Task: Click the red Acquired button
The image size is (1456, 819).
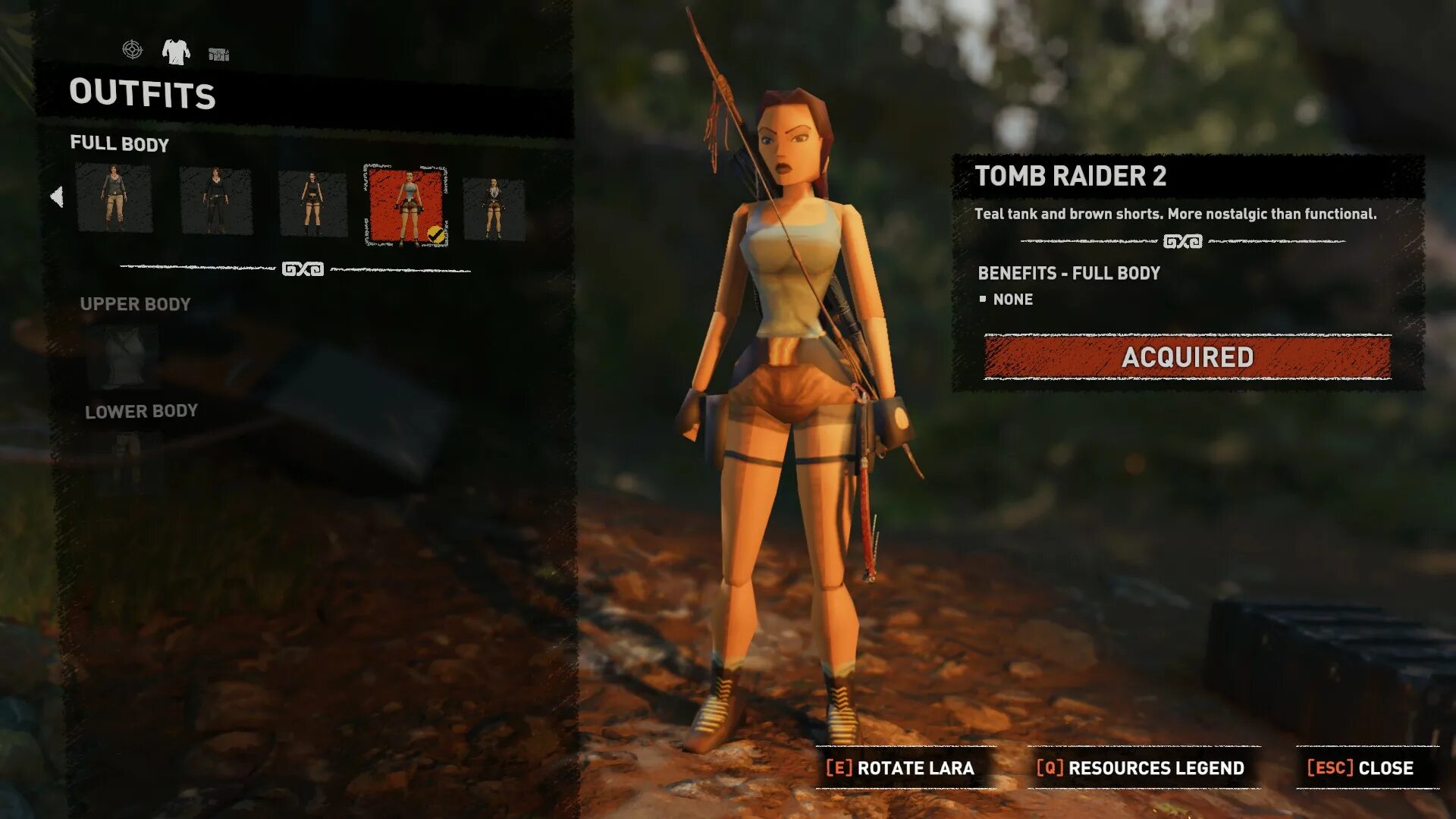Action: (1187, 357)
